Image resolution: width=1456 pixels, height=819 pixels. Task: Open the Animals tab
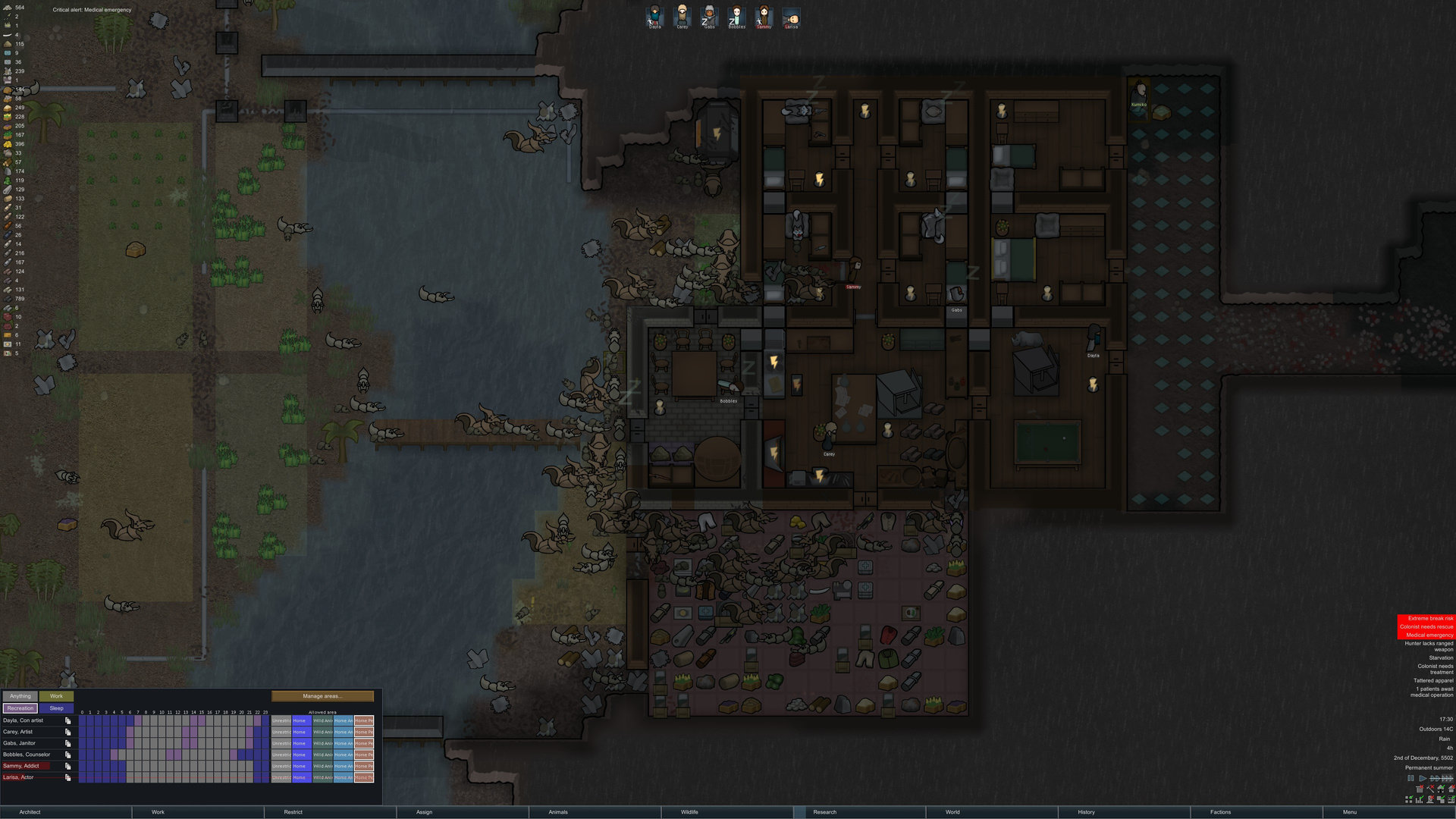pyautogui.click(x=558, y=812)
